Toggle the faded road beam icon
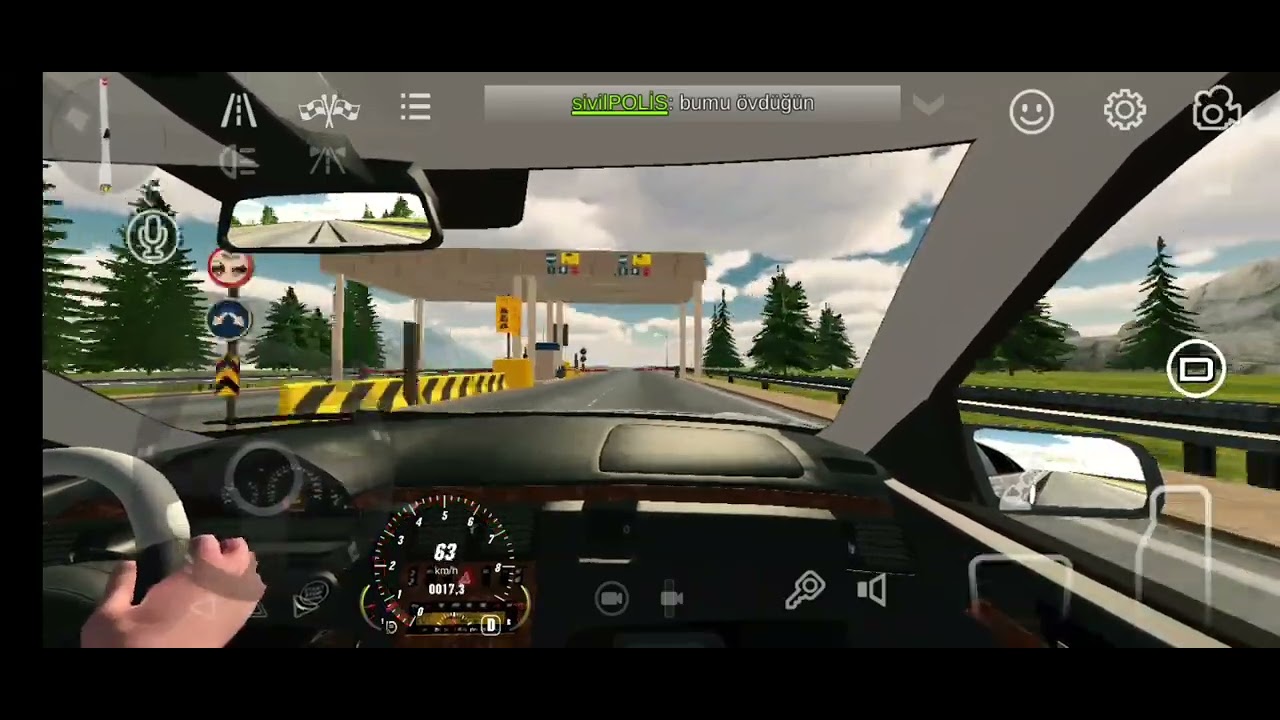Image resolution: width=1280 pixels, height=720 pixels. coord(327,160)
